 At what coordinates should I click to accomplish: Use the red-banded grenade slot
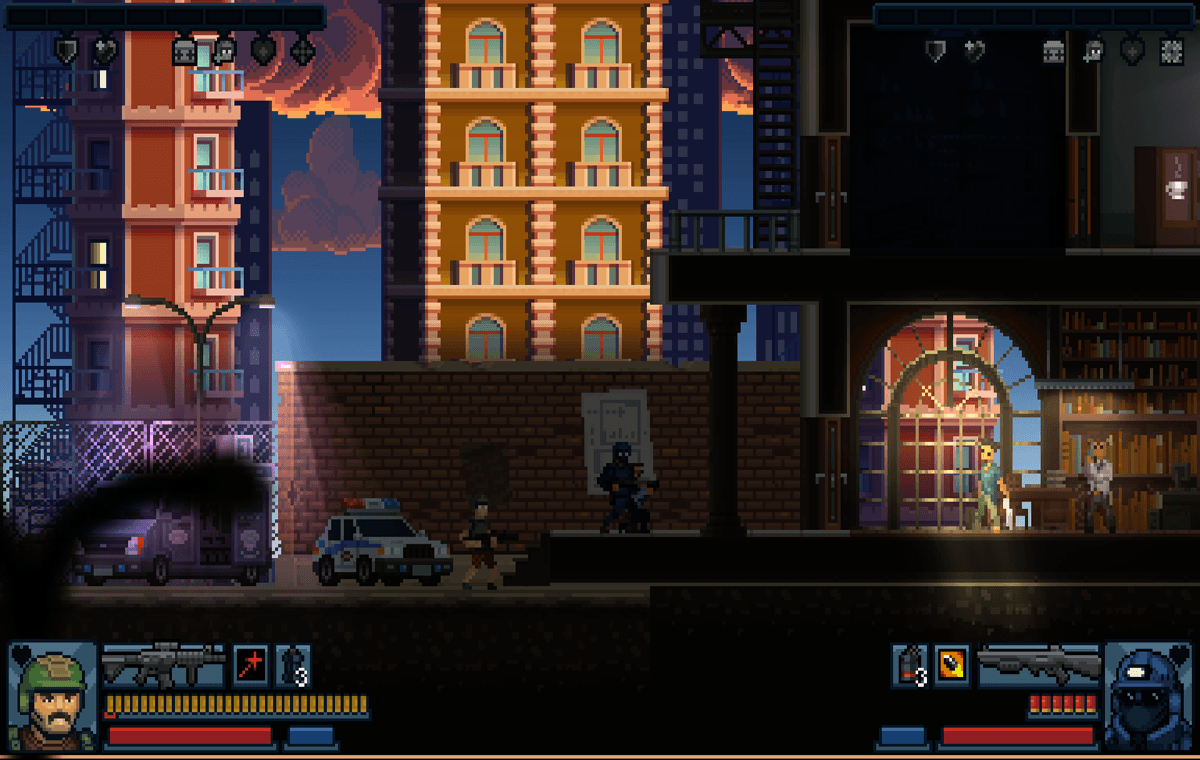click(909, 665)
